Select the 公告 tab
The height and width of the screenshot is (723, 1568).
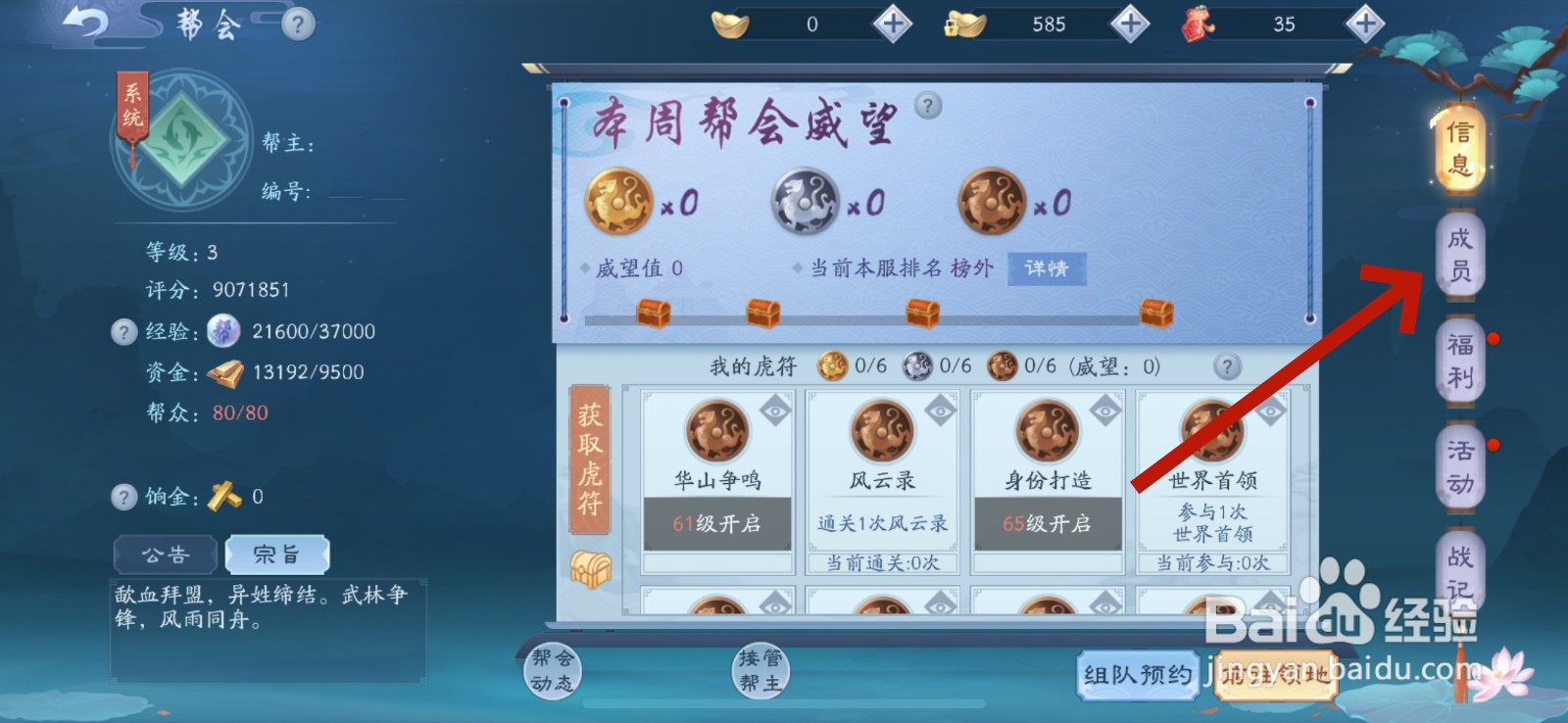click(164, 554)
